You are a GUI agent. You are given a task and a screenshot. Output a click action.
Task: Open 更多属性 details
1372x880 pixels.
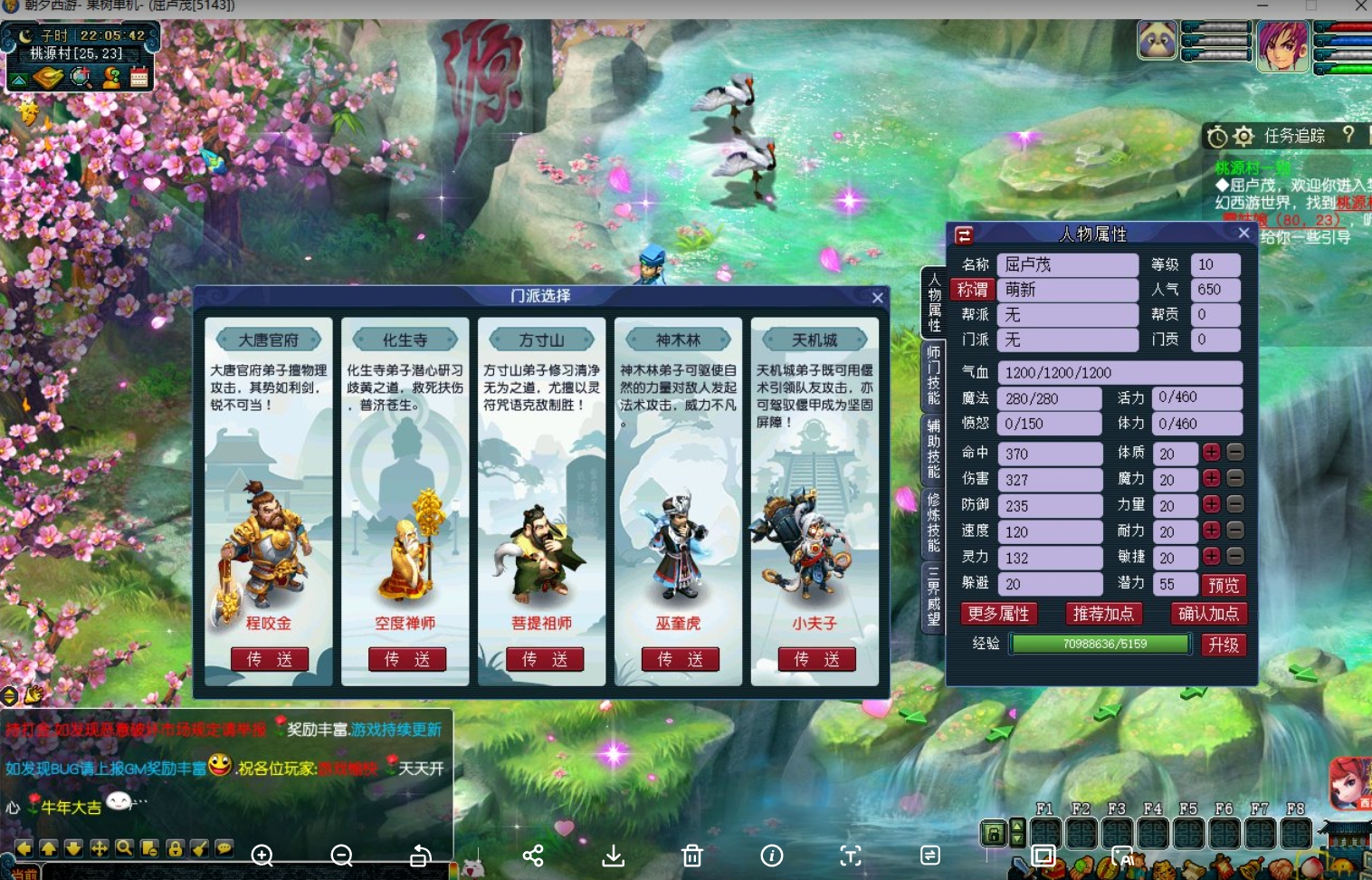coord(998,614)
